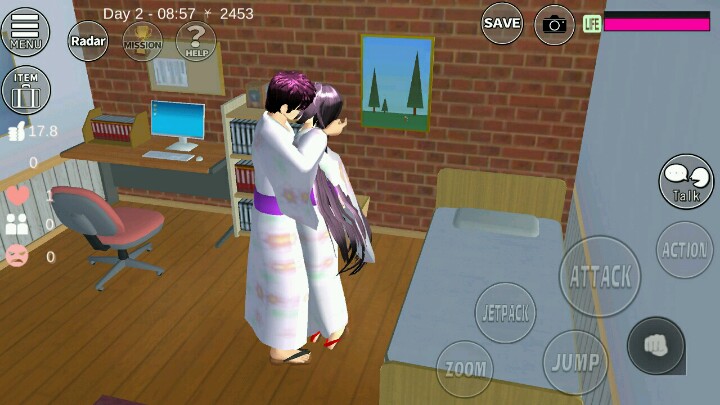This screenshot has height=405, width=720.
Task: Tap the ACTION button
Action: 685,250
